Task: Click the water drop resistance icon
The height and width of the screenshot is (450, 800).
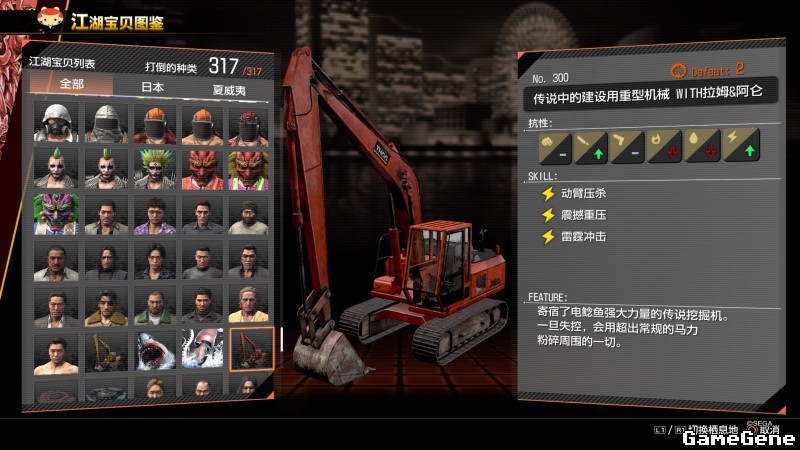Action: click(700, 146)
